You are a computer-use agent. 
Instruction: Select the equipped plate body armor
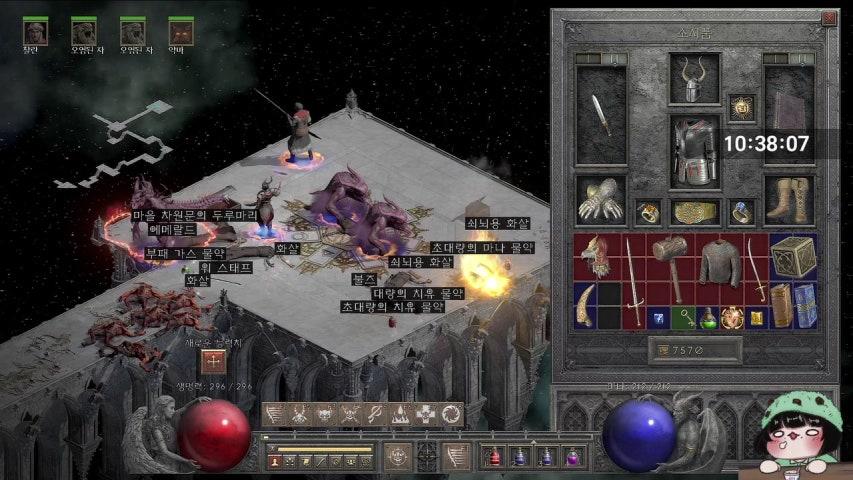click(x=694, y=151)
